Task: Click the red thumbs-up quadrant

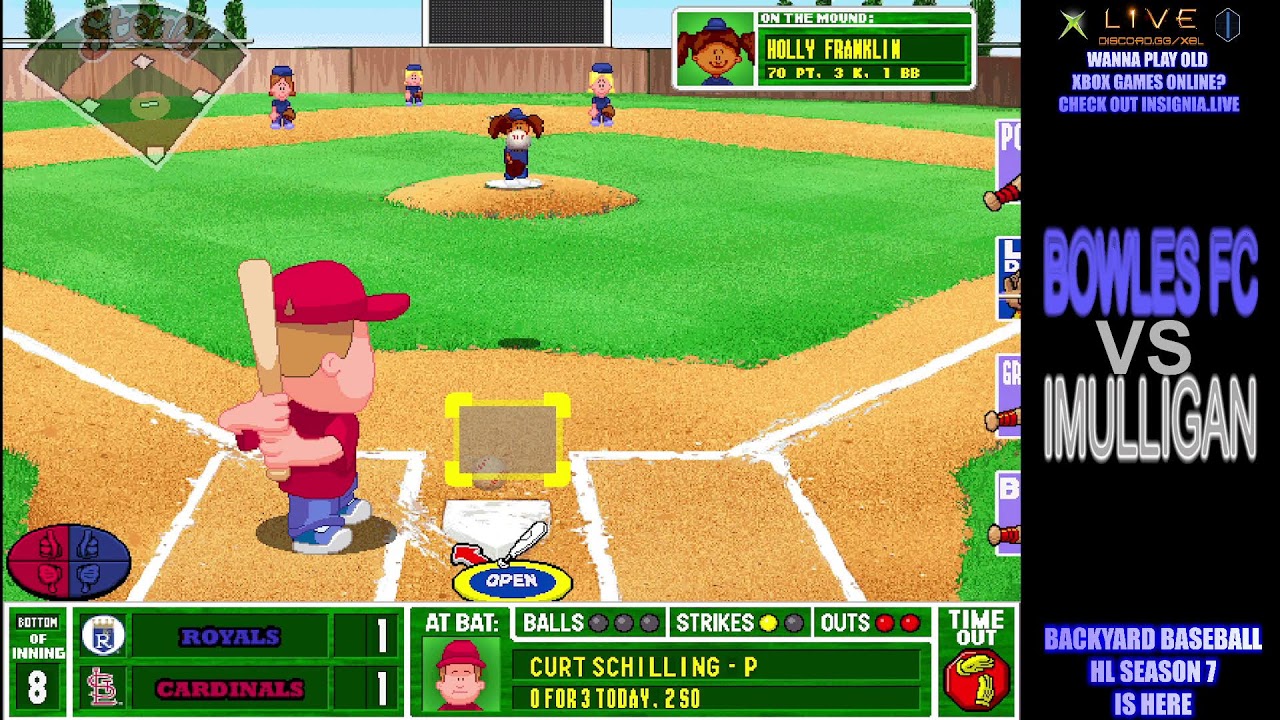Action: click(x=48, y=545)
